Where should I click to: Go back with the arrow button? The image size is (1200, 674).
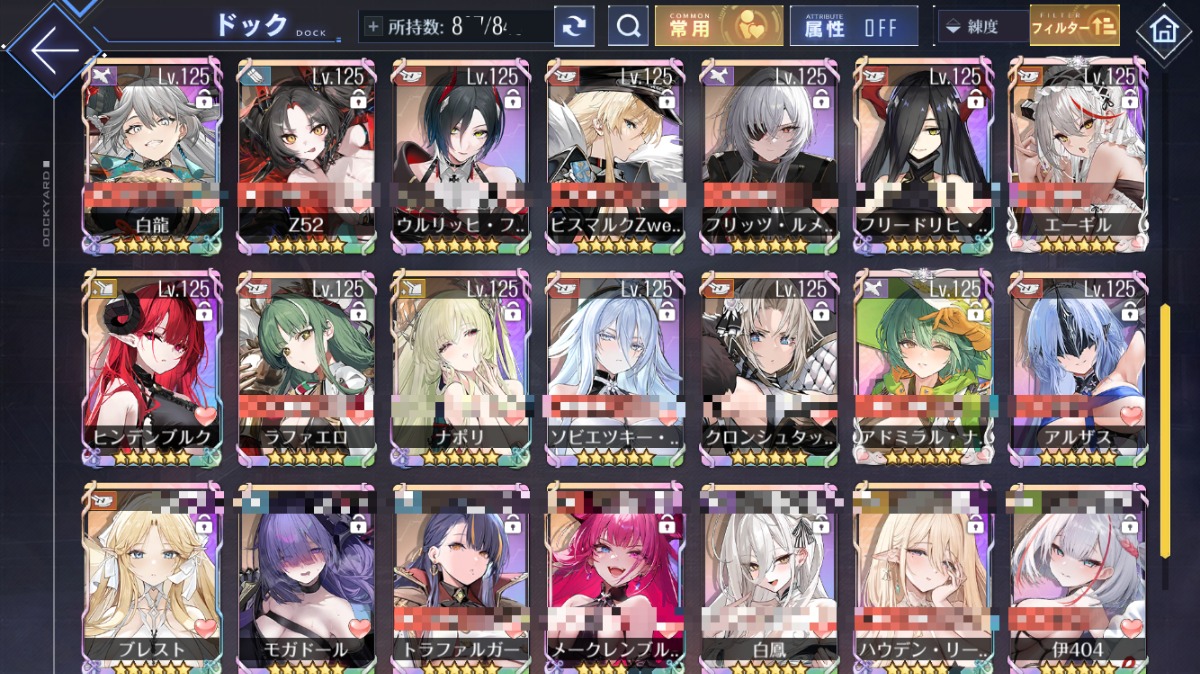point(52,47)
